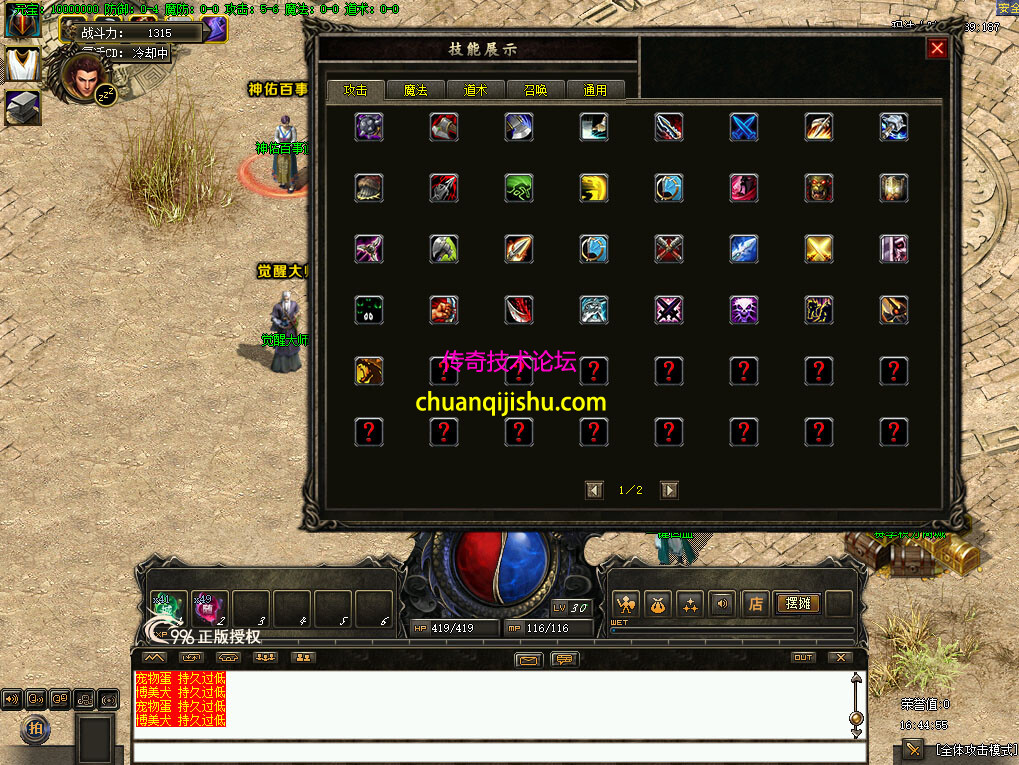Go back to the previous skill page
Viewport: 1019px width, 765px height.
(595, 490)
